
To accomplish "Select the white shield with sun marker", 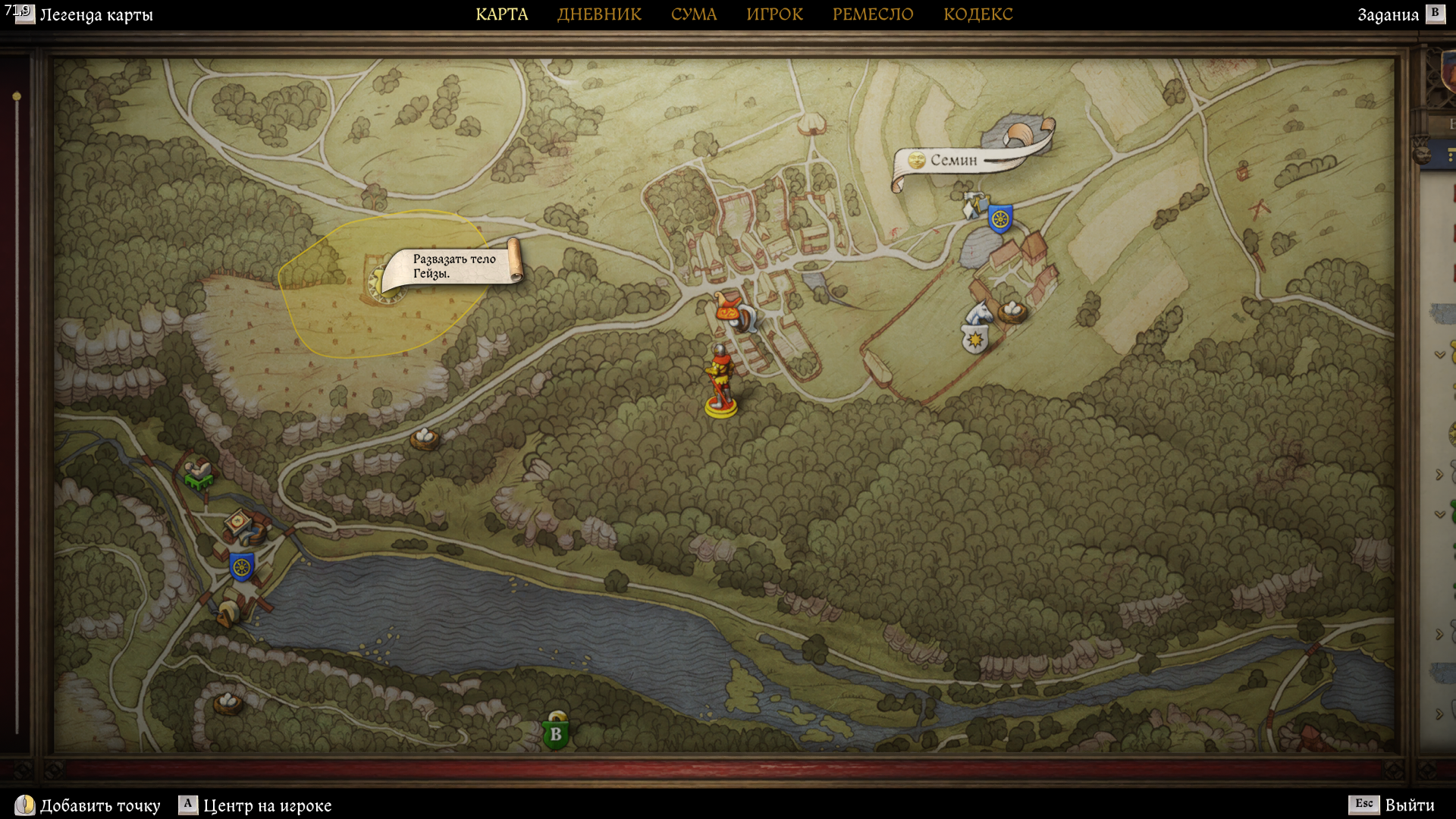I will click(x=974, y=339).
